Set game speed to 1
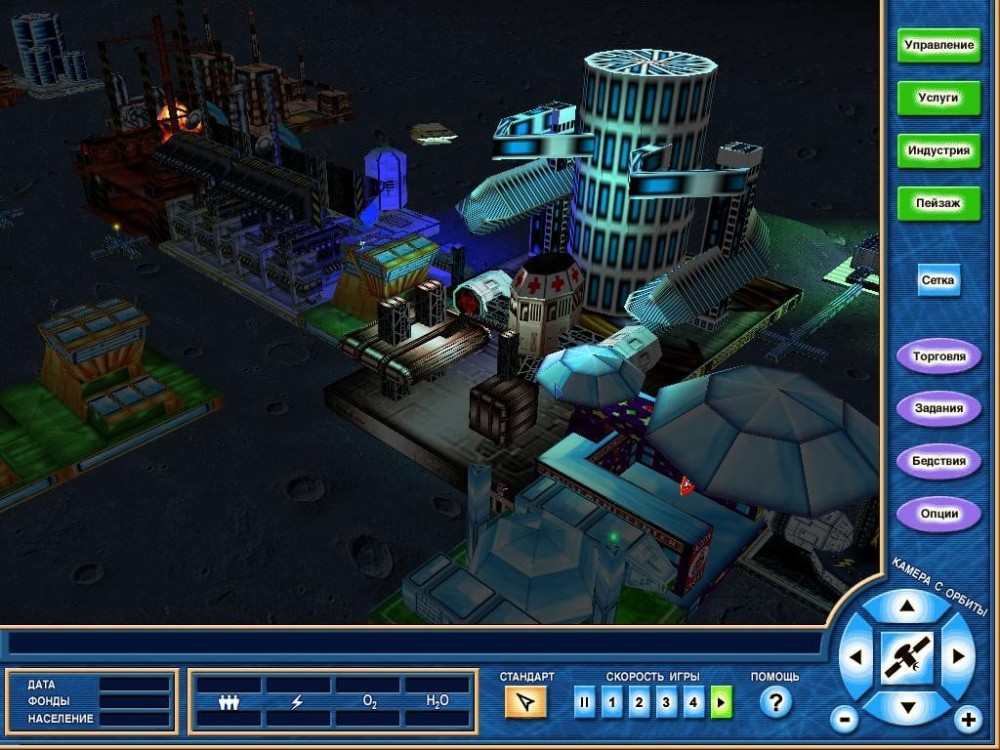The image size is (1000, 750). (612, 703)
